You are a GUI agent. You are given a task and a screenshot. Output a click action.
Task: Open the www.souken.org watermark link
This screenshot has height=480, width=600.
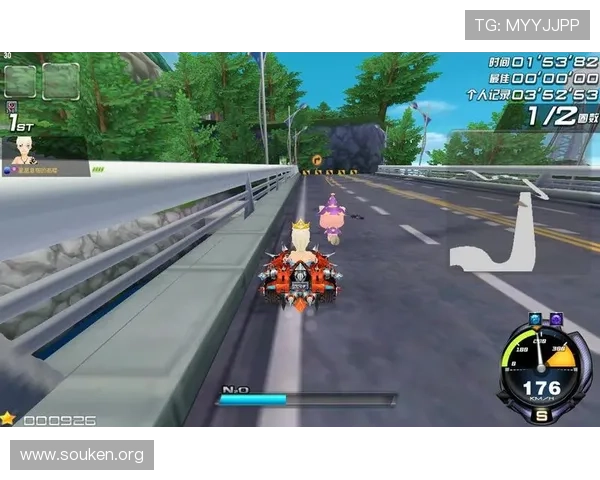pos(83,455)
